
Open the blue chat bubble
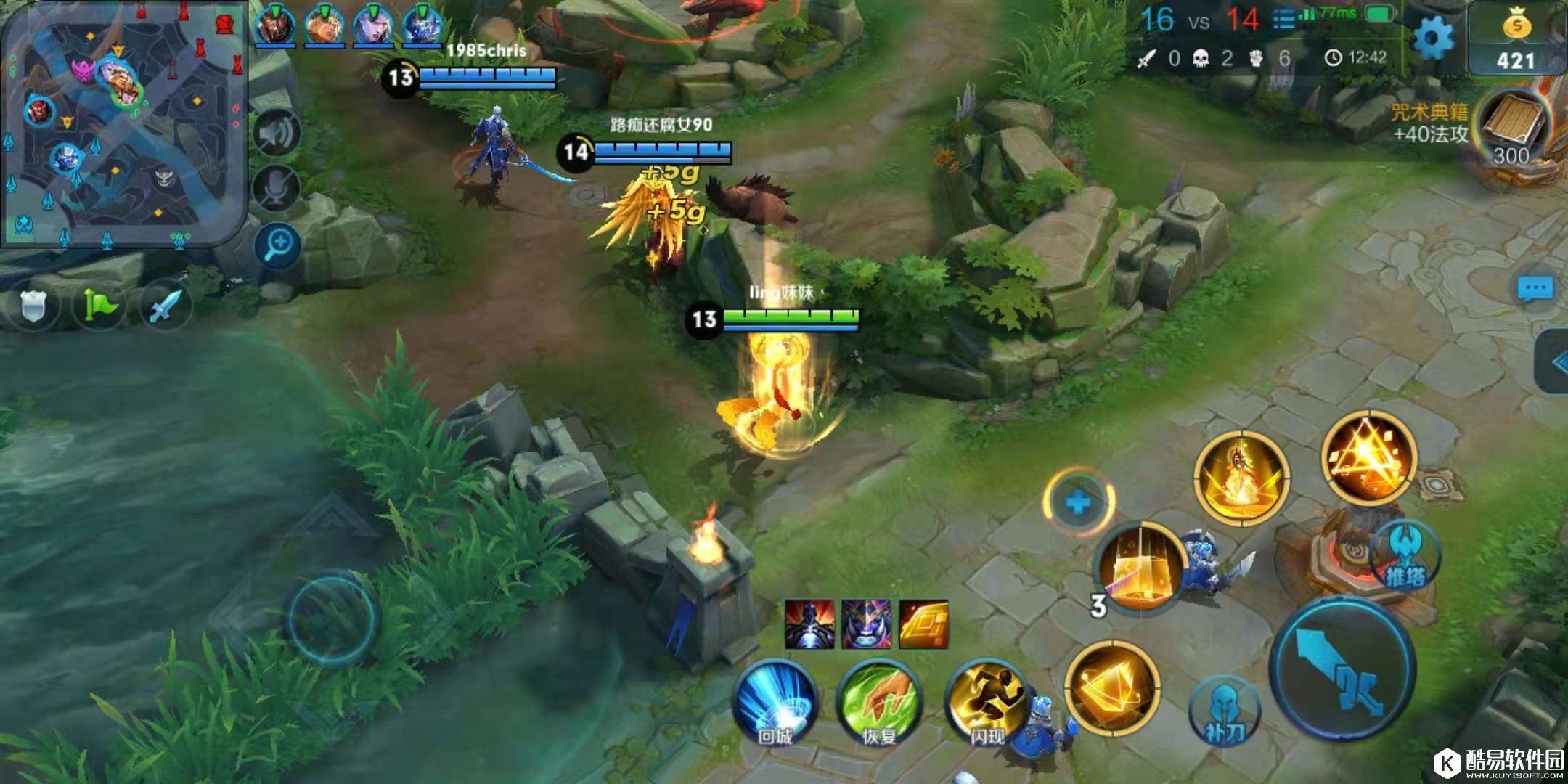tap(1535, 290)
